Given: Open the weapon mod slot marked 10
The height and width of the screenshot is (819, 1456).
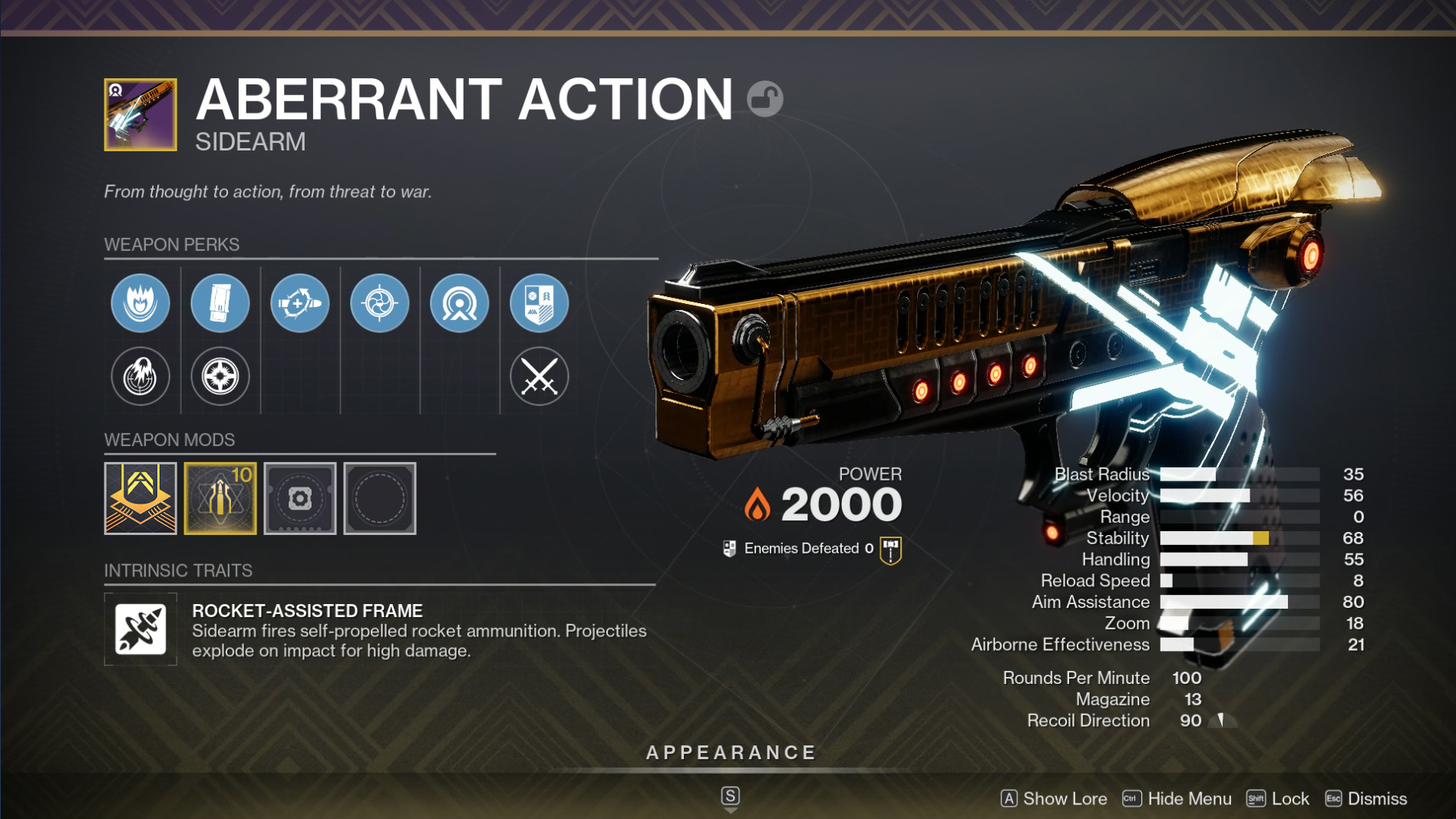Looking at the screenshot, I should coord(220,498).
